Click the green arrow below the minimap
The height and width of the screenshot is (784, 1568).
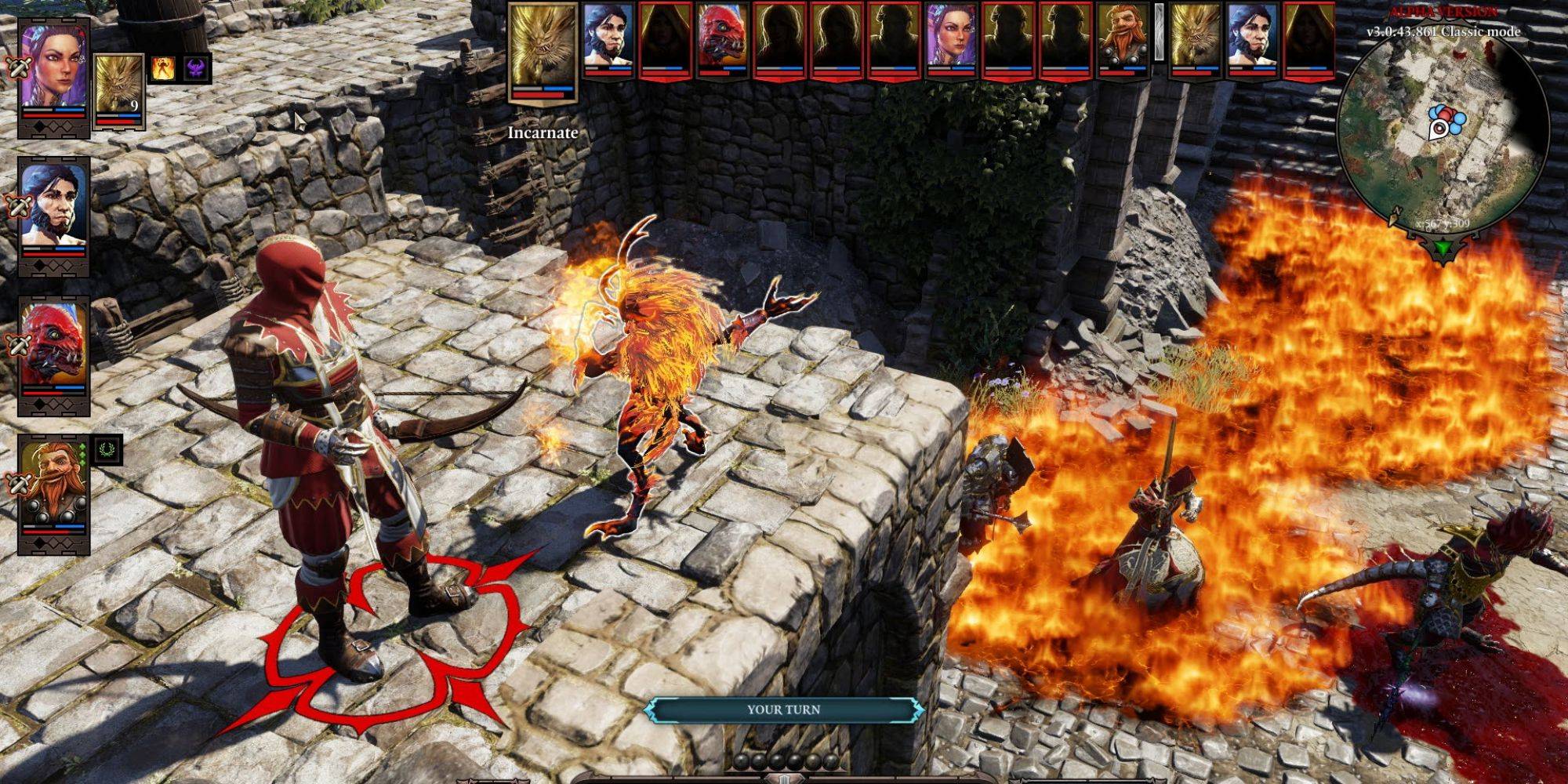[x=1442, y=249]
